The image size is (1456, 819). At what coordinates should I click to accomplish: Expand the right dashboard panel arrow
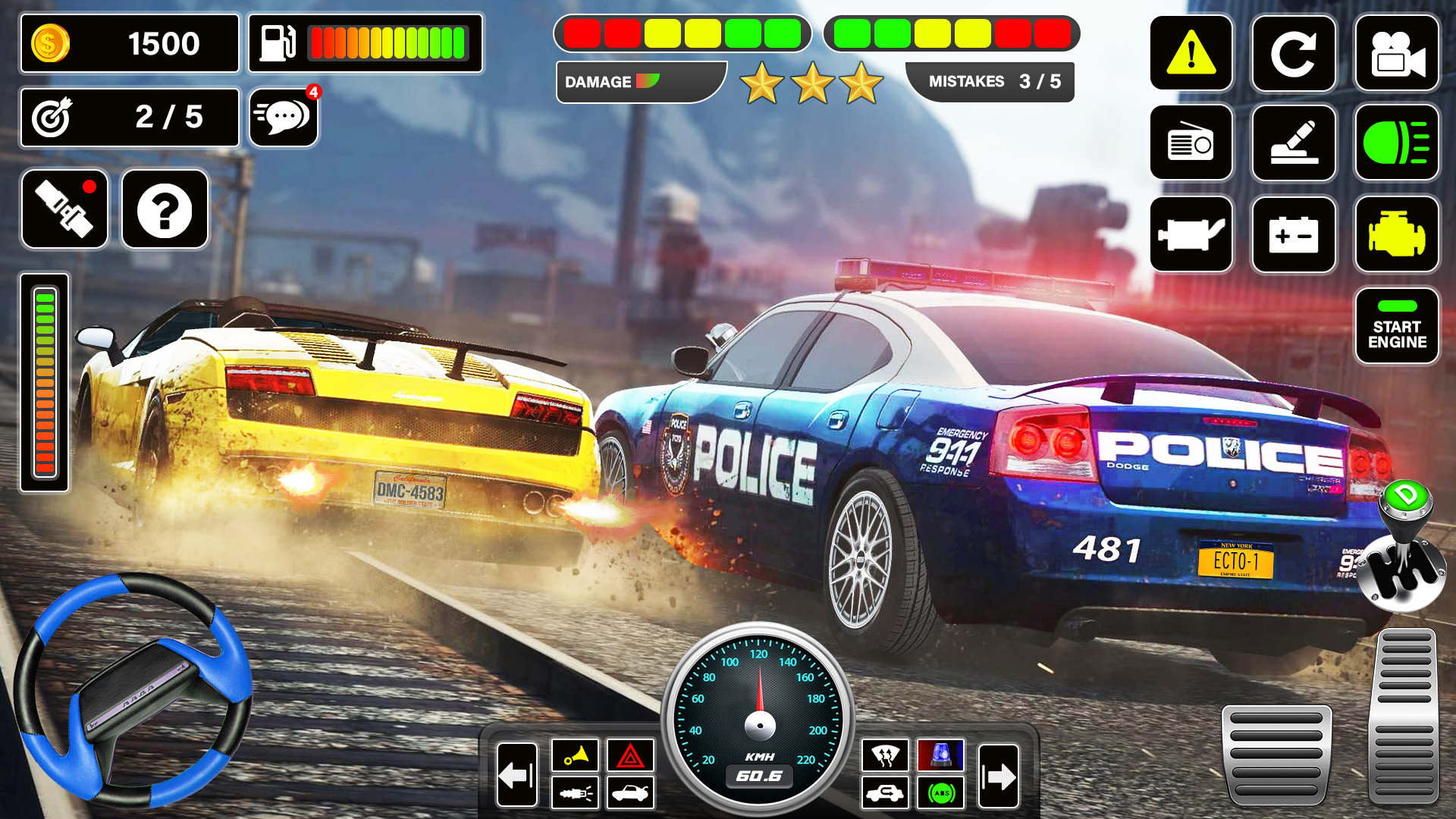click(998, 776)
